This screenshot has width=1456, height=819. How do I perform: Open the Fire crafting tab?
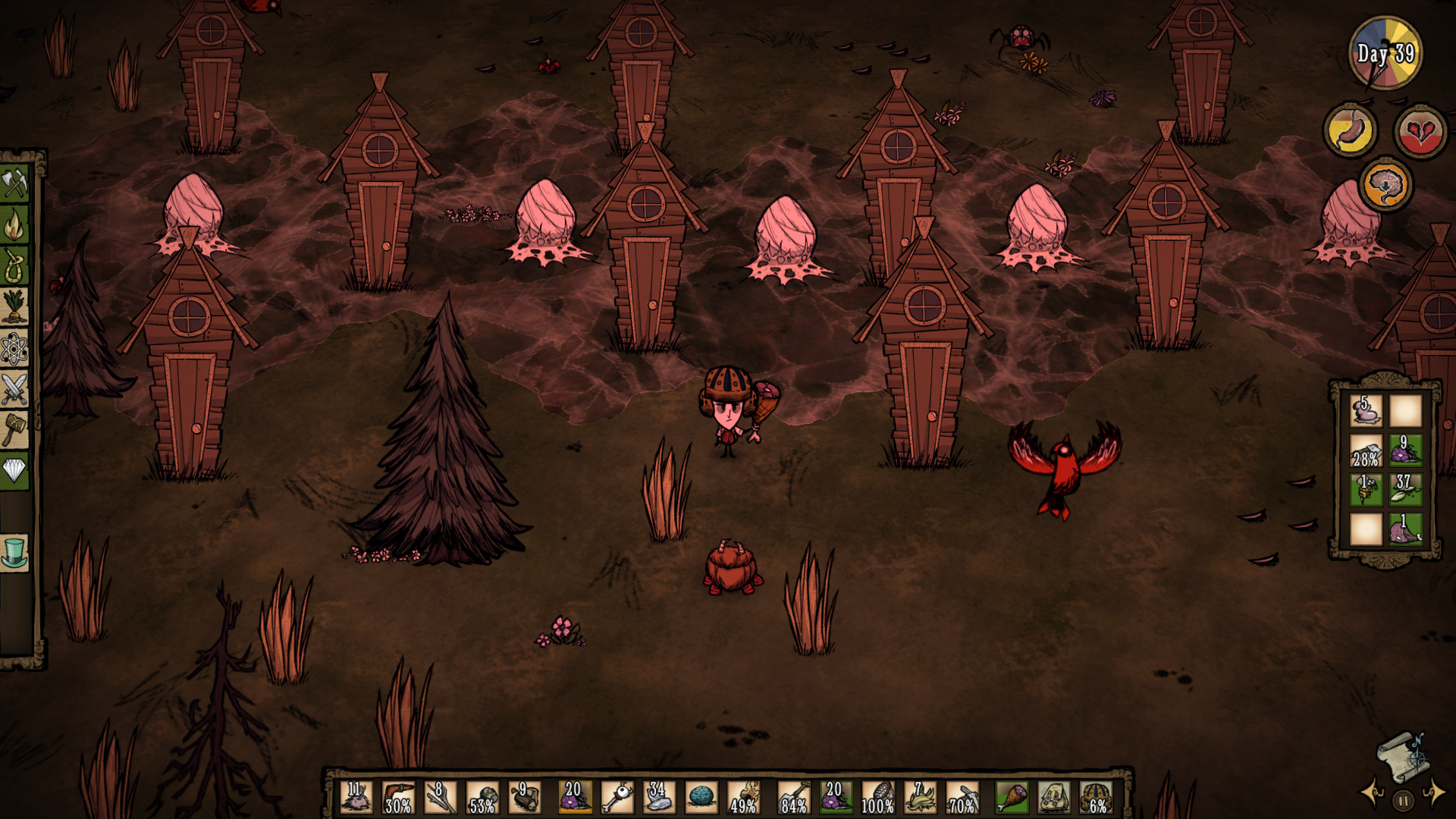click(x=14, y=225)
